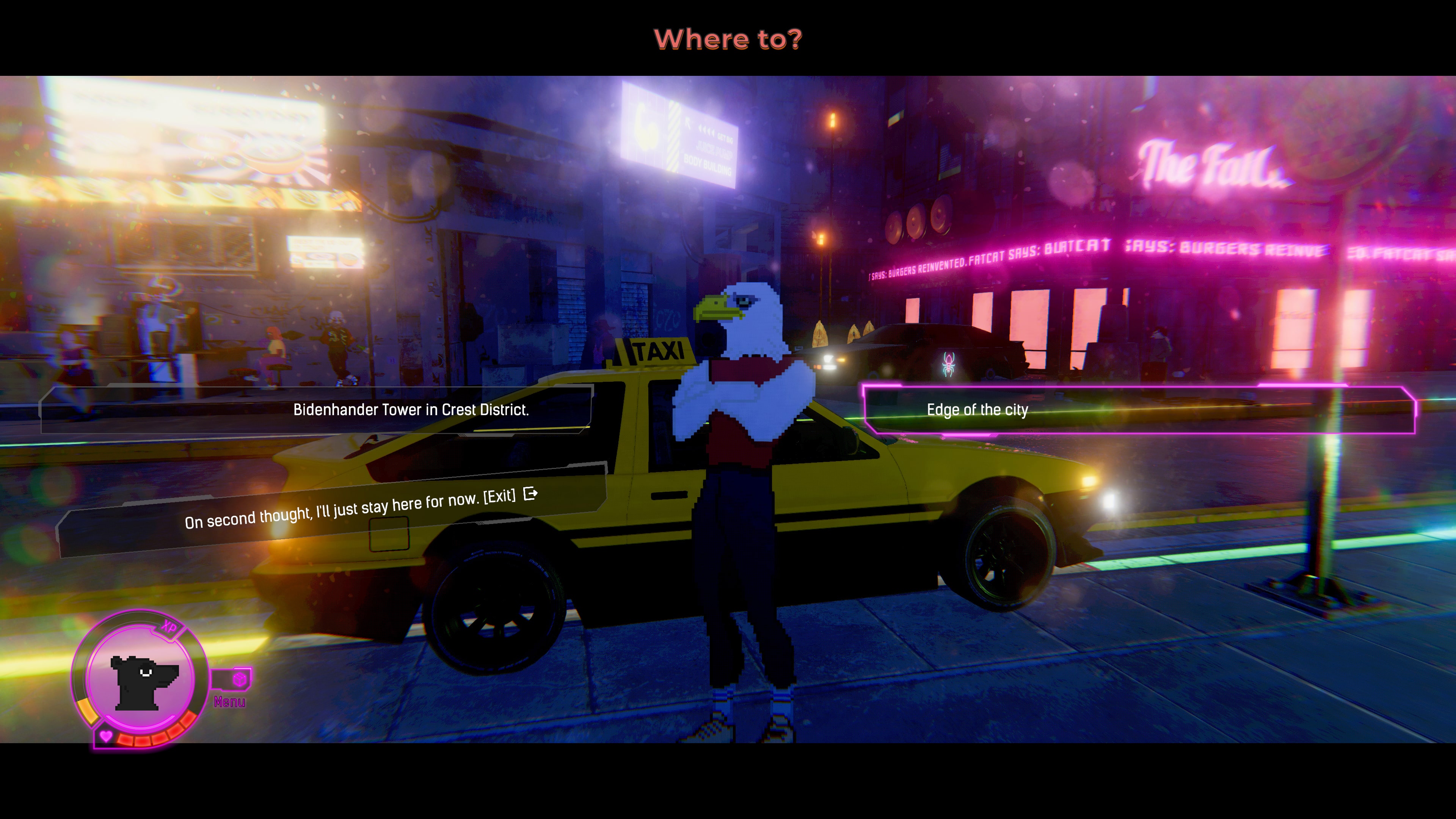The width and height of the screenshot is (1456, 819).
Task: Select the Edge of the city destination
Action: pos(976,410)
